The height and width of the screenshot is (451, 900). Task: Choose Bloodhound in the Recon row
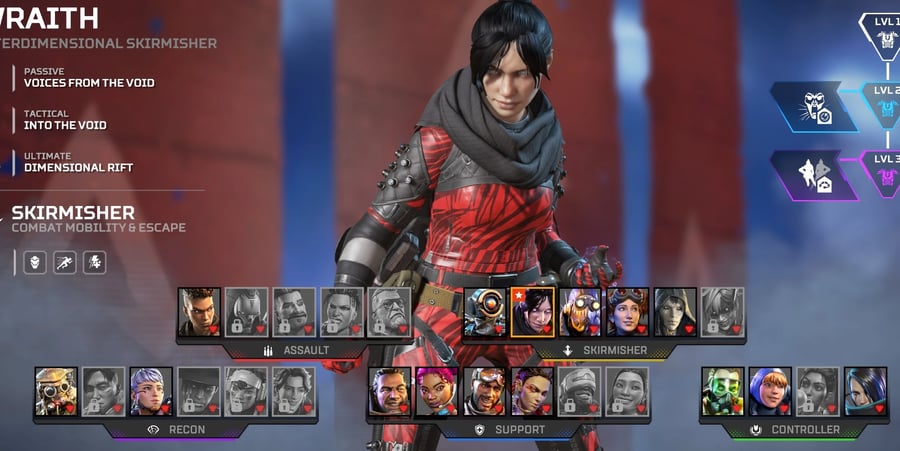(x=56, y=391)
